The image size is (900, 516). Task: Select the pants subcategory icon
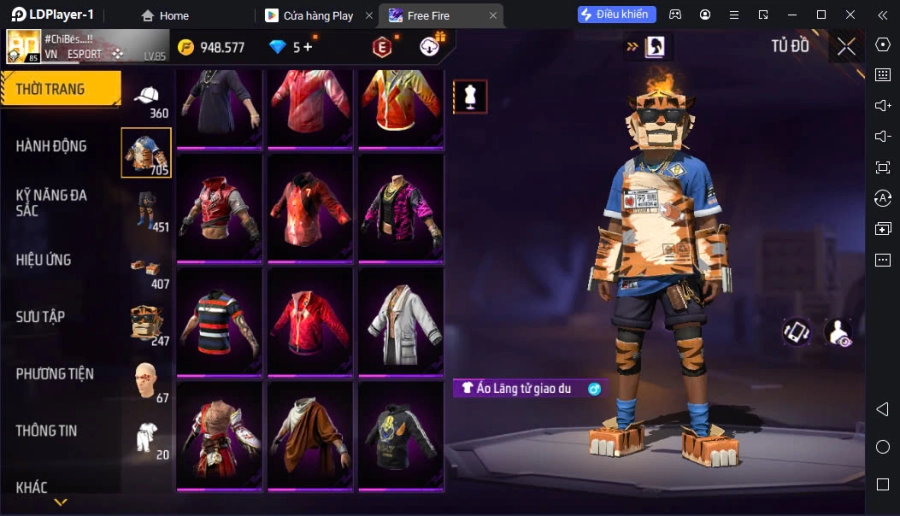point(147,210)
